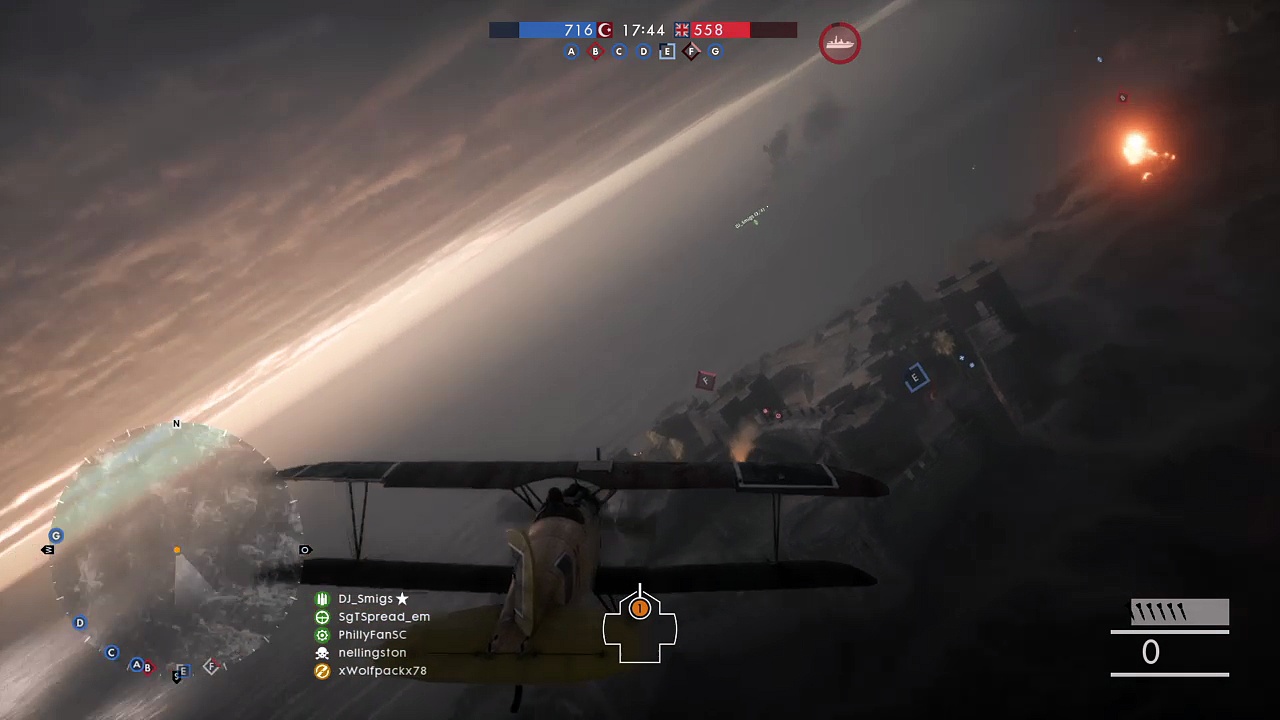
Task: Select objective G in the top flag bar
Action: coord(715,52)
